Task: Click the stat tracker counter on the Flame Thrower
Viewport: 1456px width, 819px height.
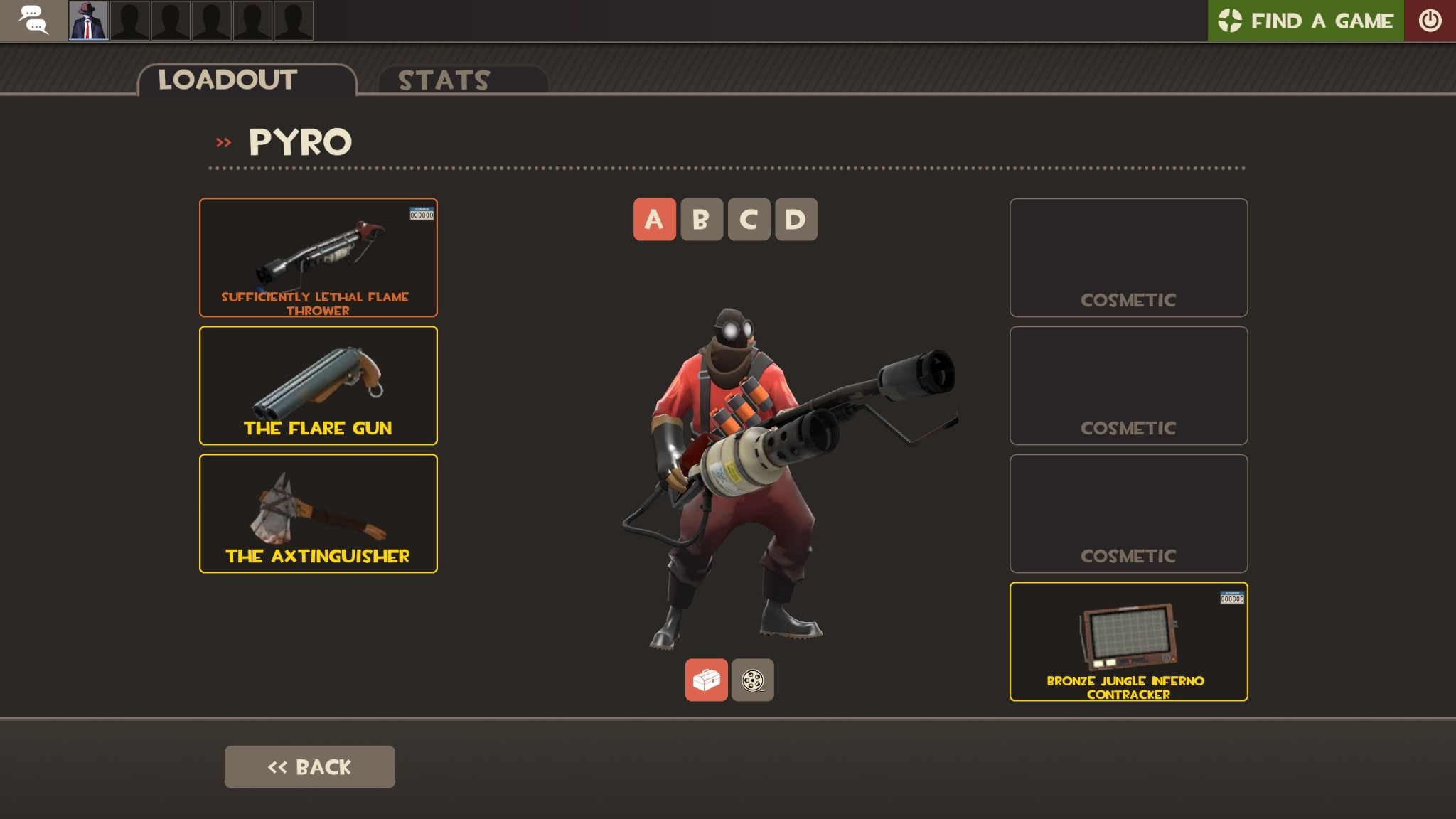Action: [x=421, y=213]
